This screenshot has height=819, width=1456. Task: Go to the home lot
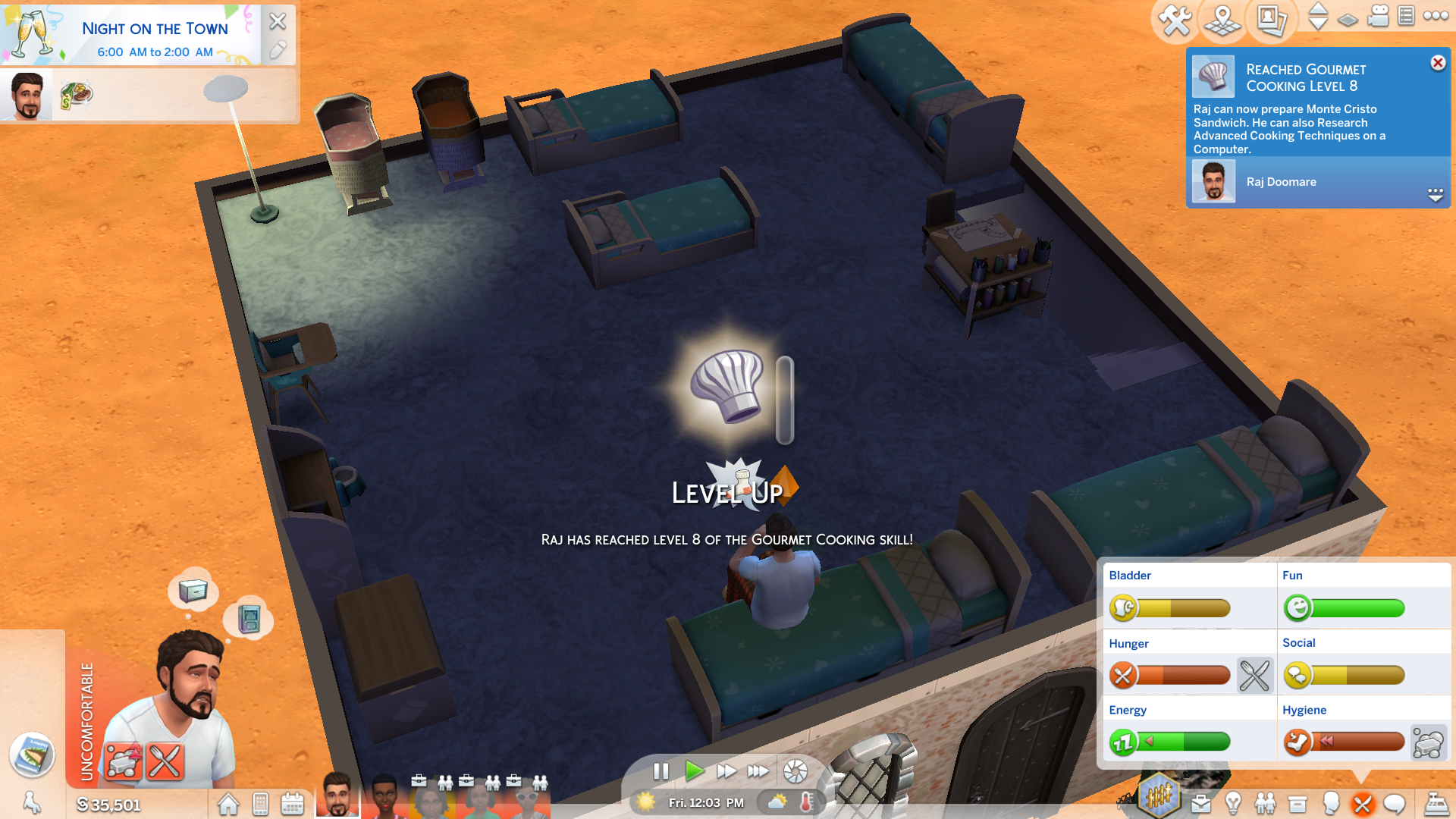[228, 804]
